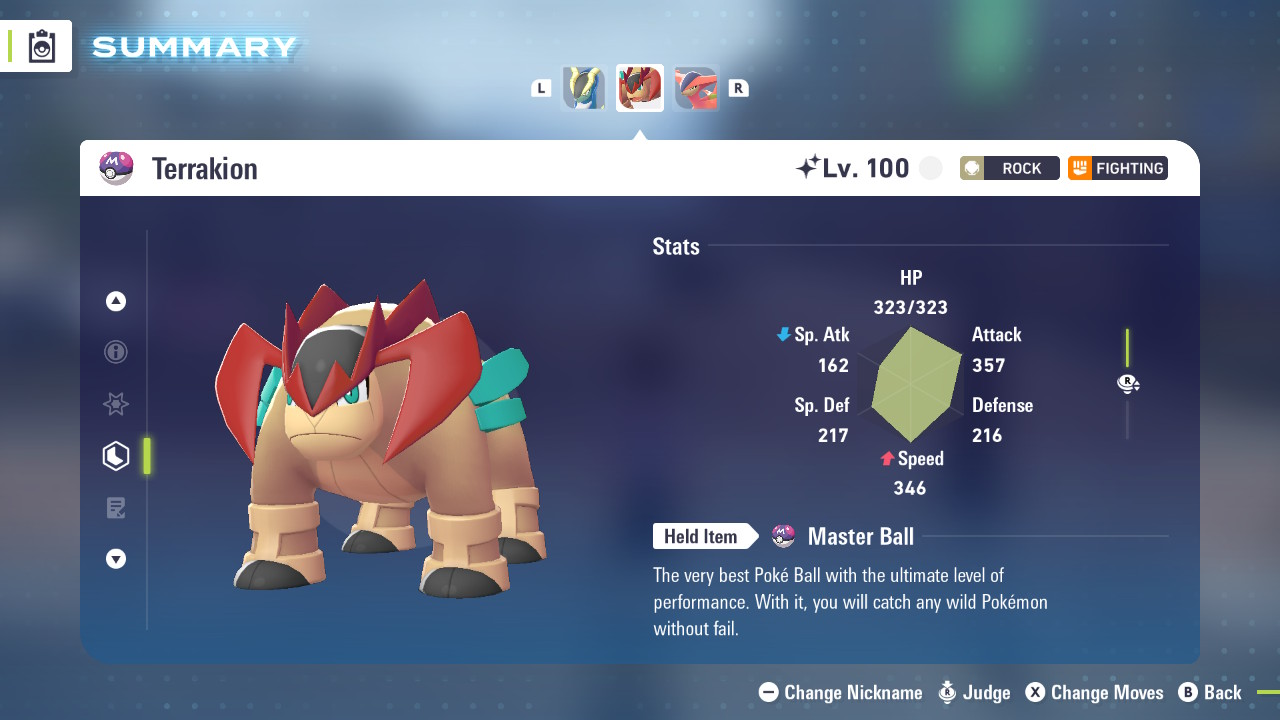The image size is (1280, 720).
Task: Click the Summary clipboard icon
Action: tap(42, 46)
